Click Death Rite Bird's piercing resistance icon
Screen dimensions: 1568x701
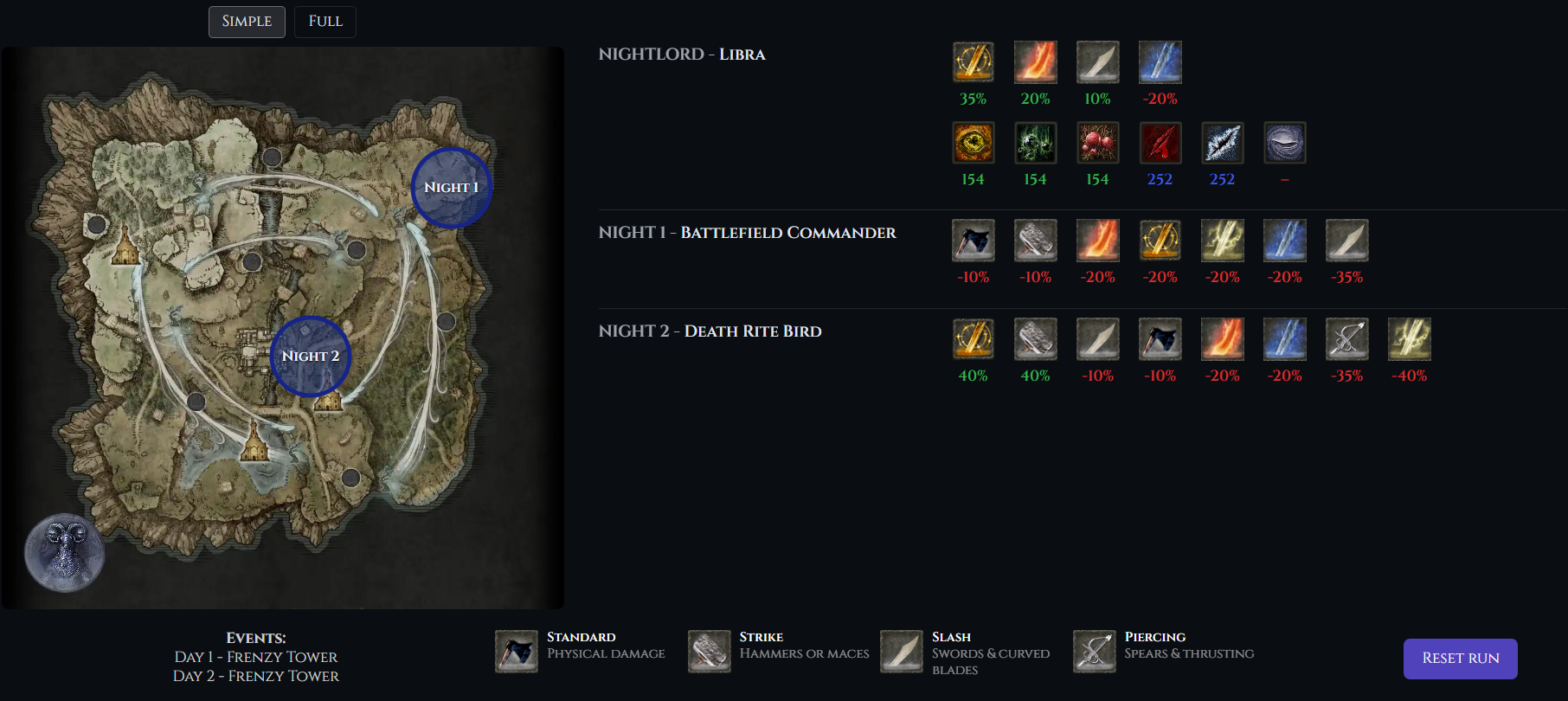click(1346, 339)
